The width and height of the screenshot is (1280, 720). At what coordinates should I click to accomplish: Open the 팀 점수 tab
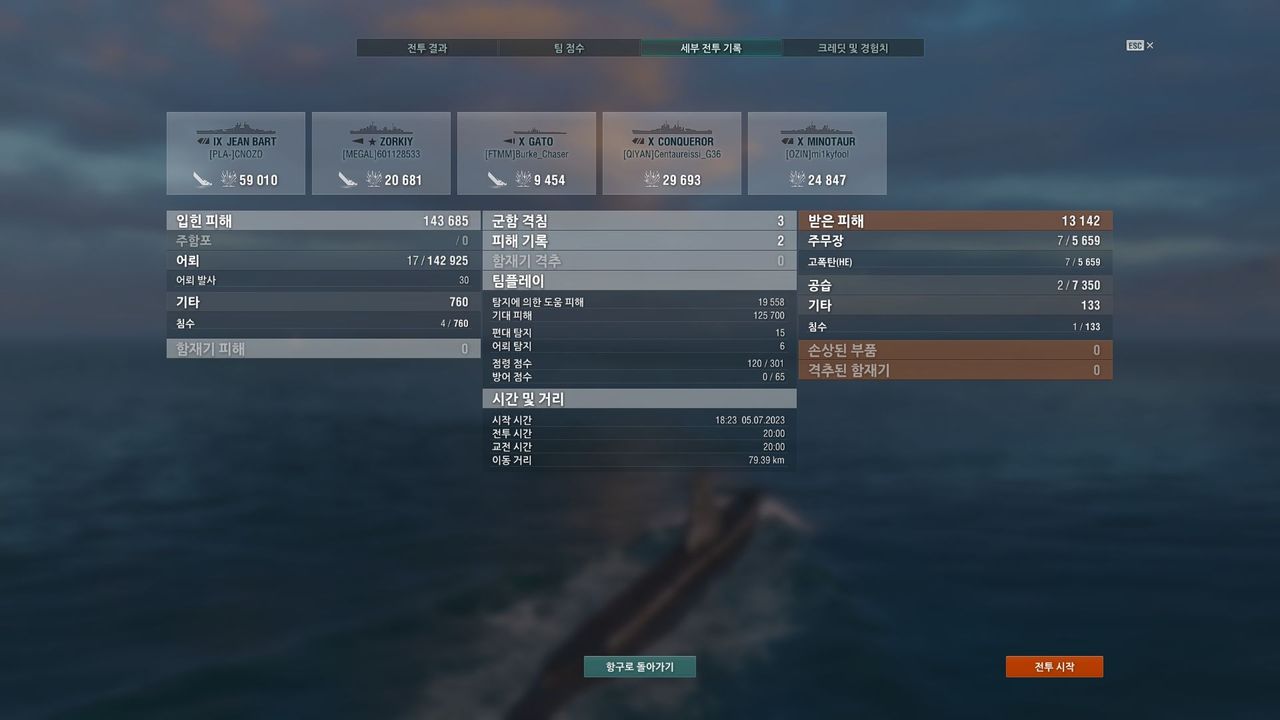(x=569, y=48)
